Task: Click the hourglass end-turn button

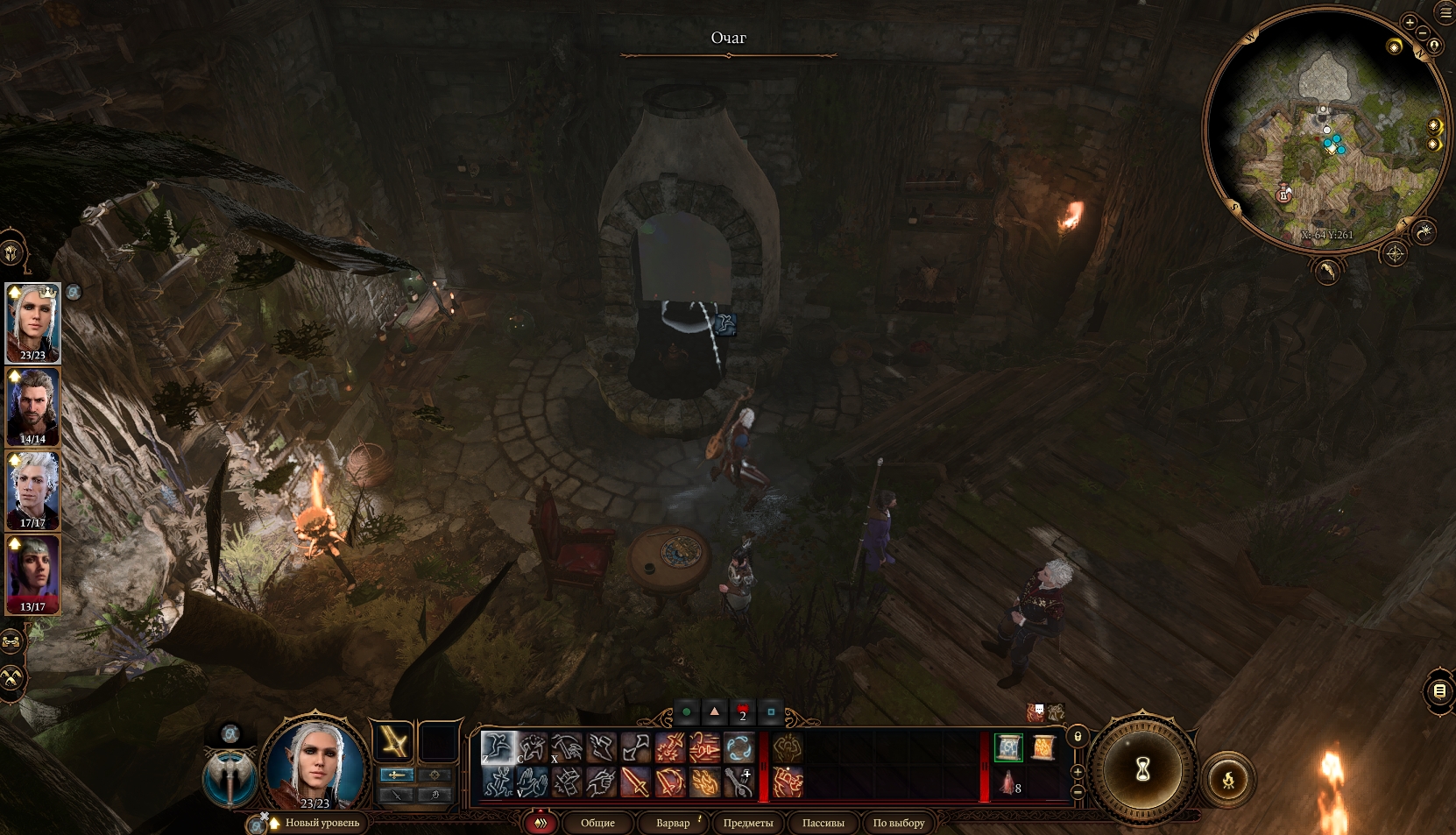Action: click(x=1142, y=770)
